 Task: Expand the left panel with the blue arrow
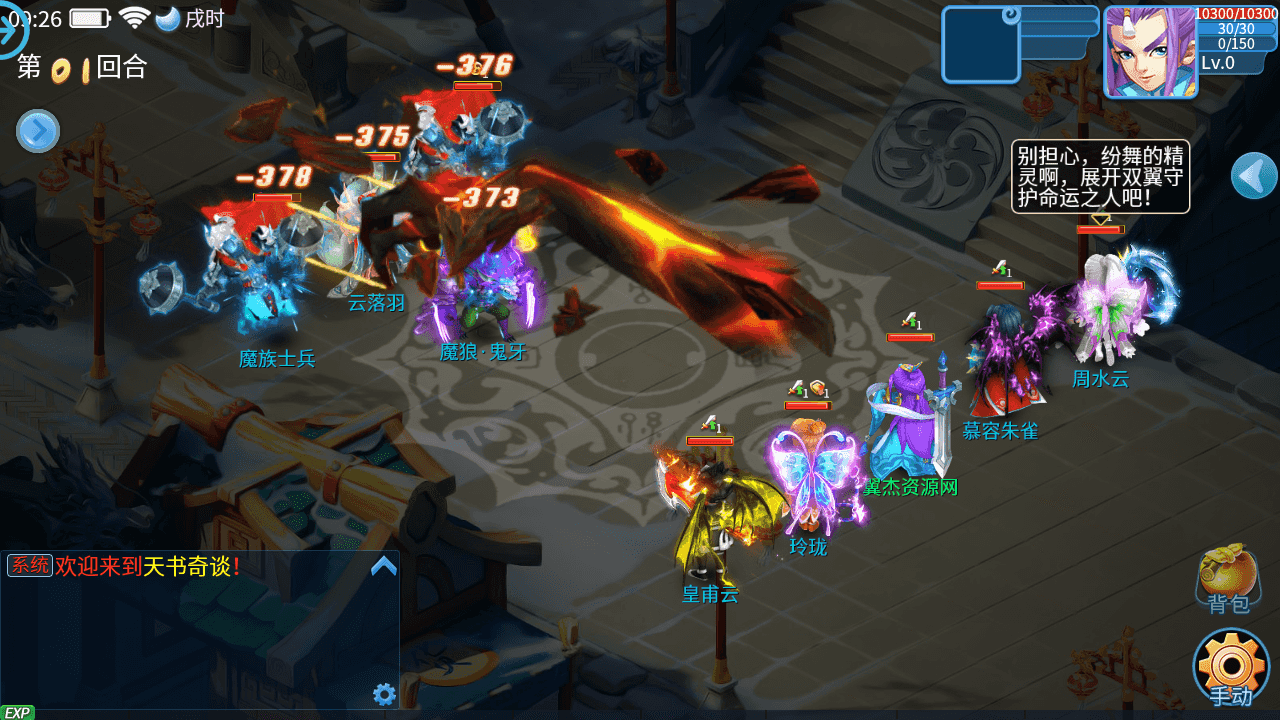[38, 131]
